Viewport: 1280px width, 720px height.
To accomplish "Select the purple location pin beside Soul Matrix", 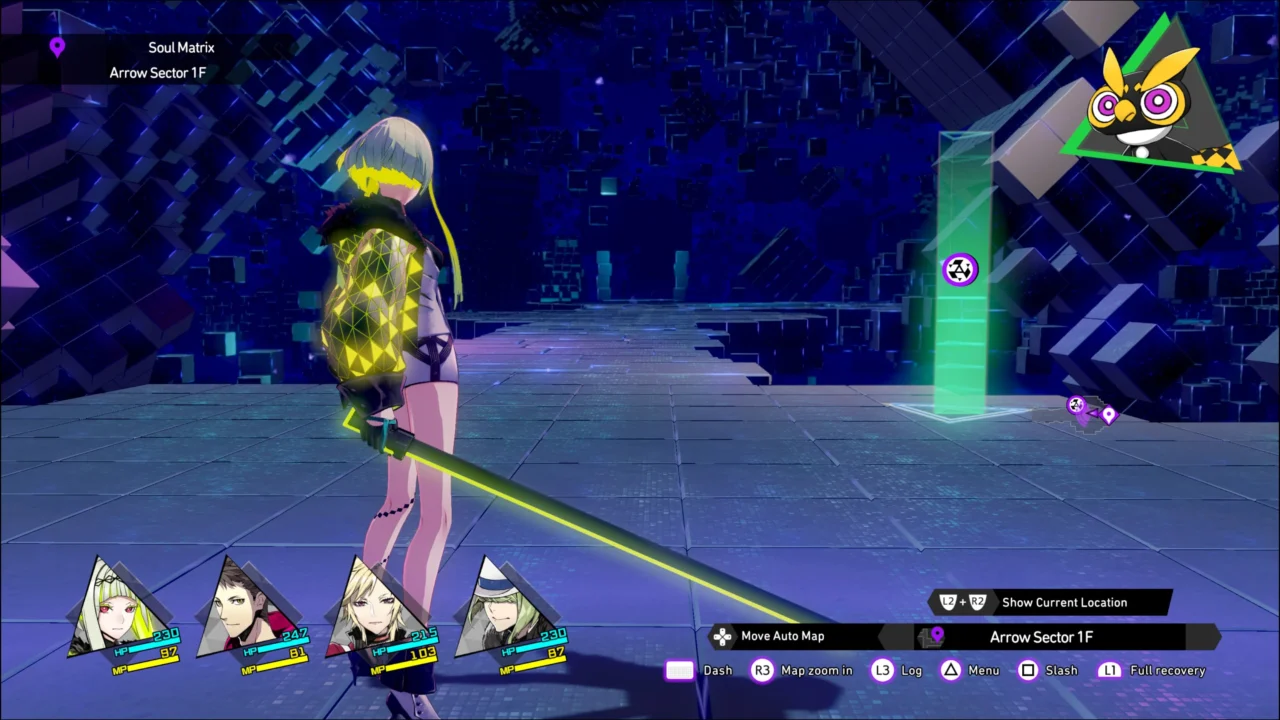I will tap(57, 47).
